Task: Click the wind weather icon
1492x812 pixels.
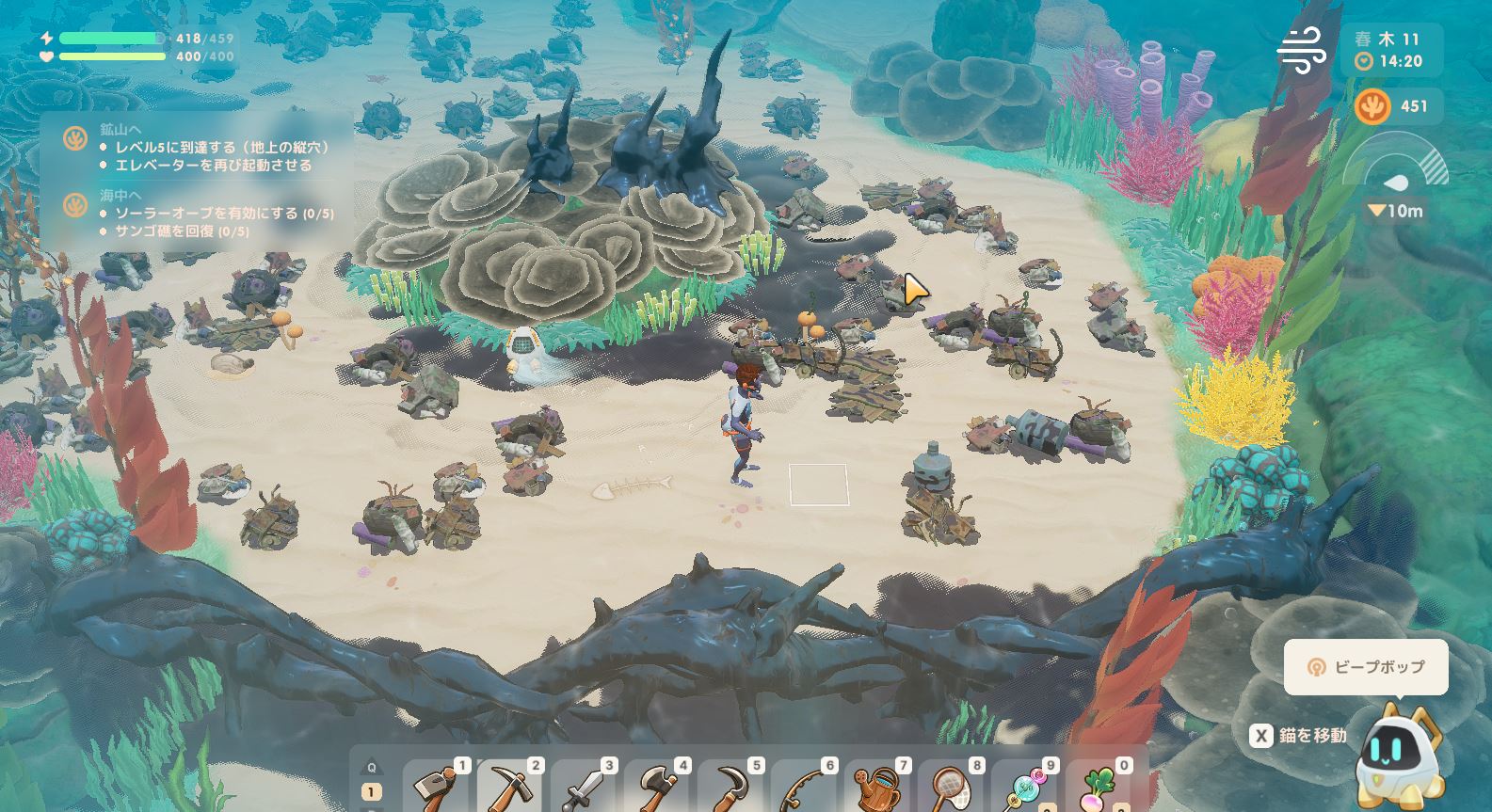Action: 1302,51
